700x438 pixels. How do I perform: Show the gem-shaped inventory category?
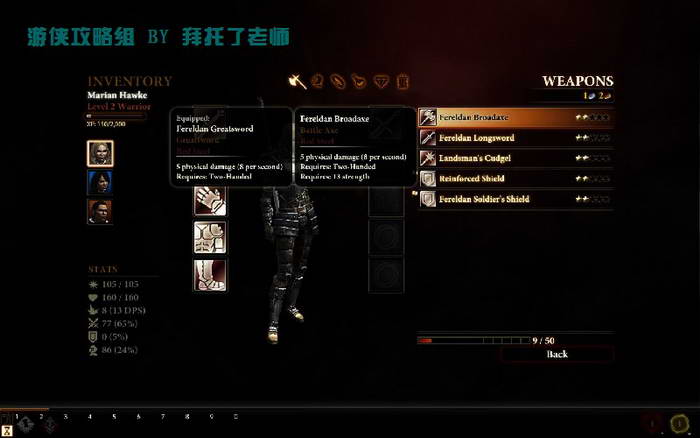click(x=381, y=81)
